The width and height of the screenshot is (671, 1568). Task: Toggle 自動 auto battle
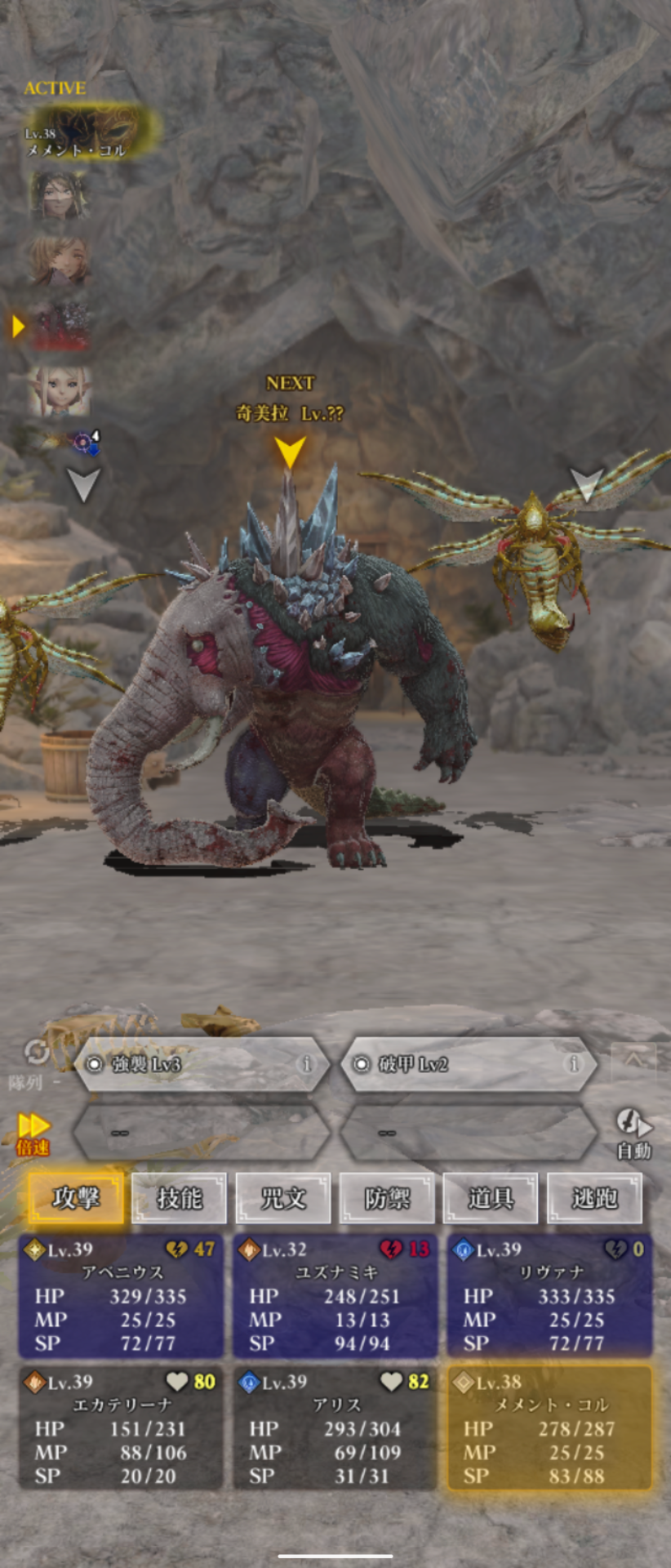(633, 1134)
